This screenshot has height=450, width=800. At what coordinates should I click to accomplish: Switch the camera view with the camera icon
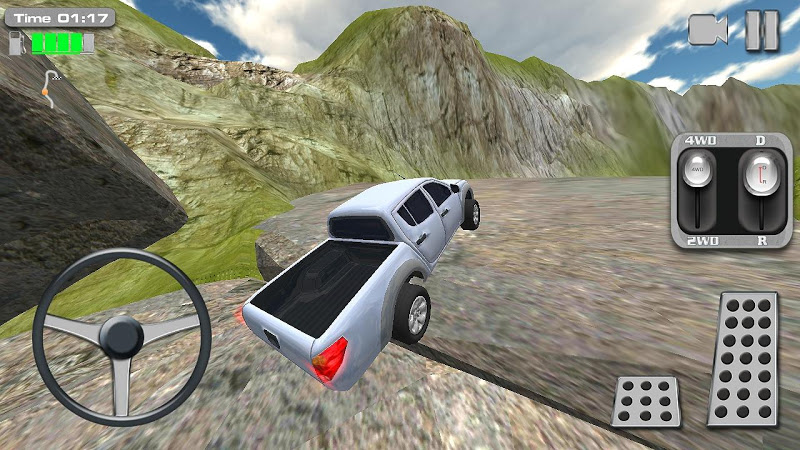[x=708, y=30]
